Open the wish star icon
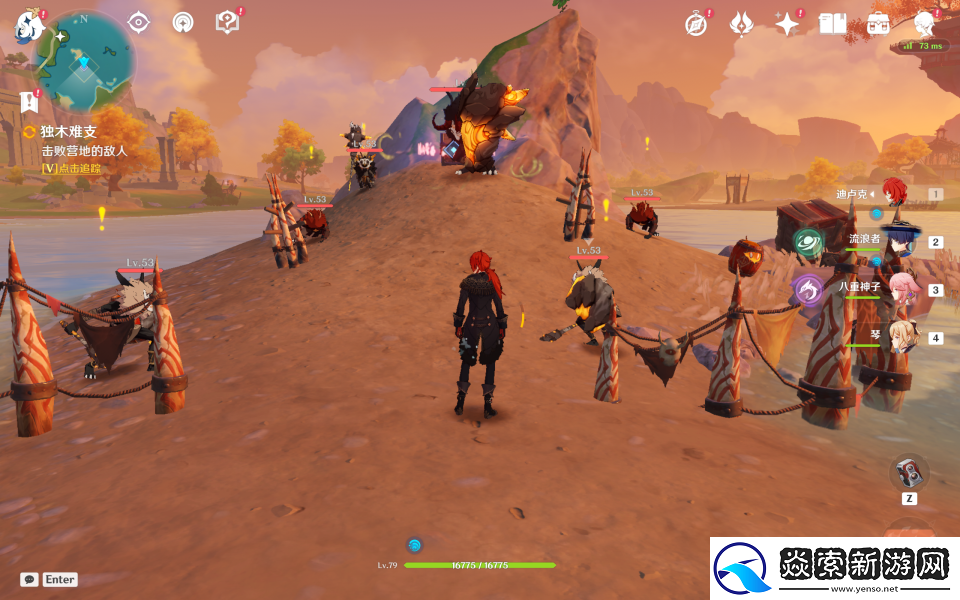This screenshot has width=960, height=600. coord(787,24)
